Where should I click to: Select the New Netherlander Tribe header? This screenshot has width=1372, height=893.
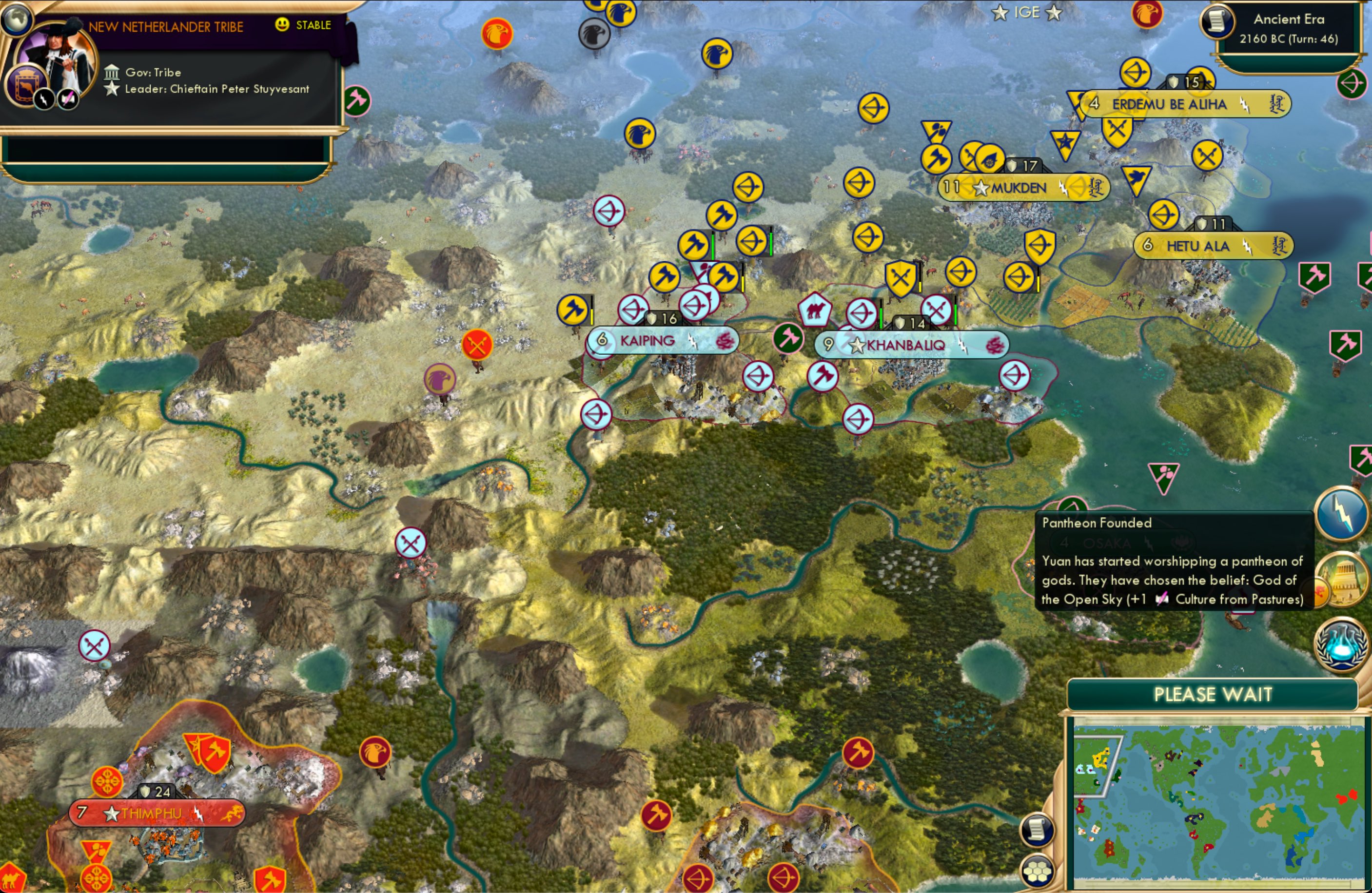point(167,25)
